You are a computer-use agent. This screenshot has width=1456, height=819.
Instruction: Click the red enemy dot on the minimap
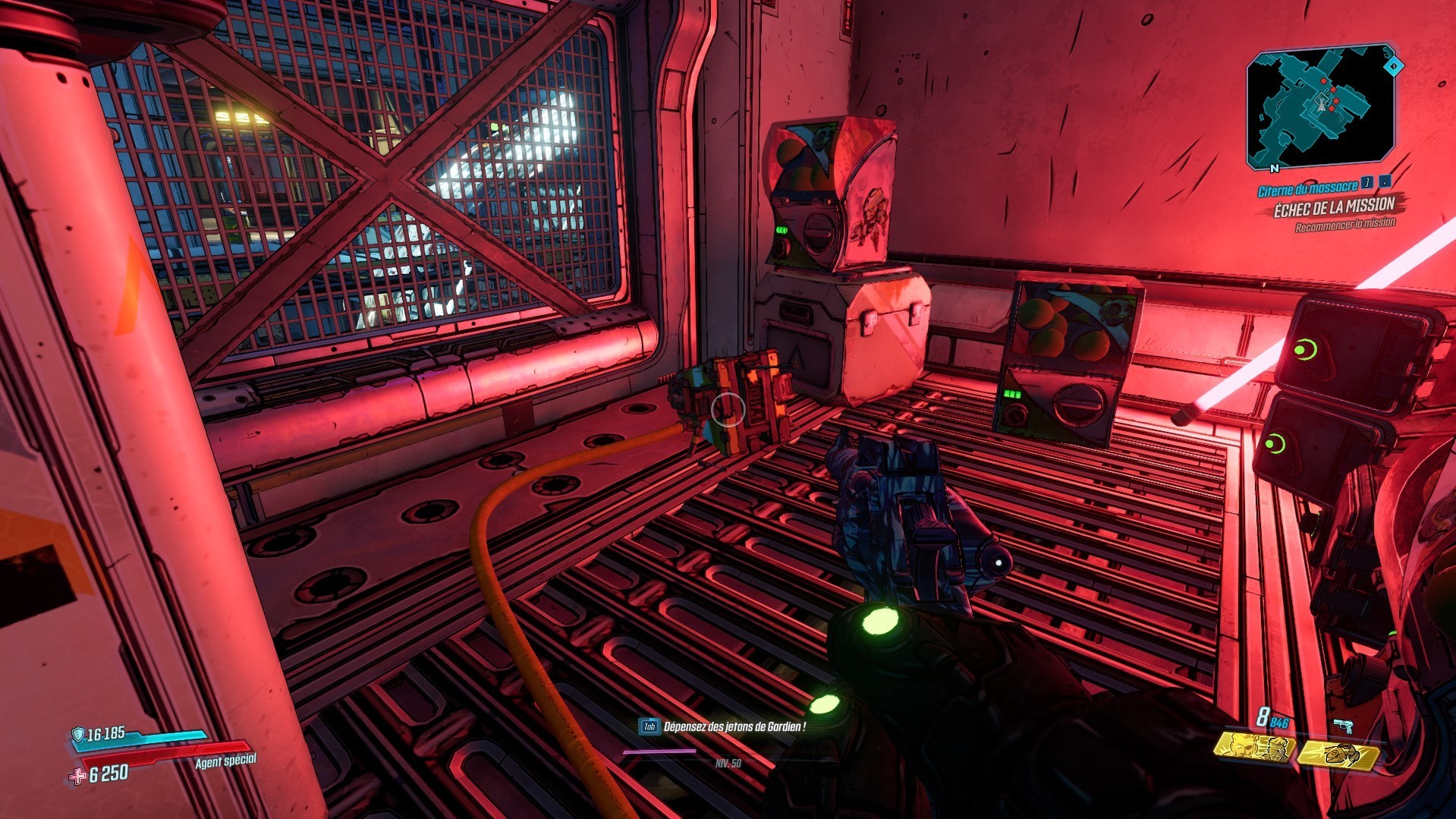point(1323,81)
